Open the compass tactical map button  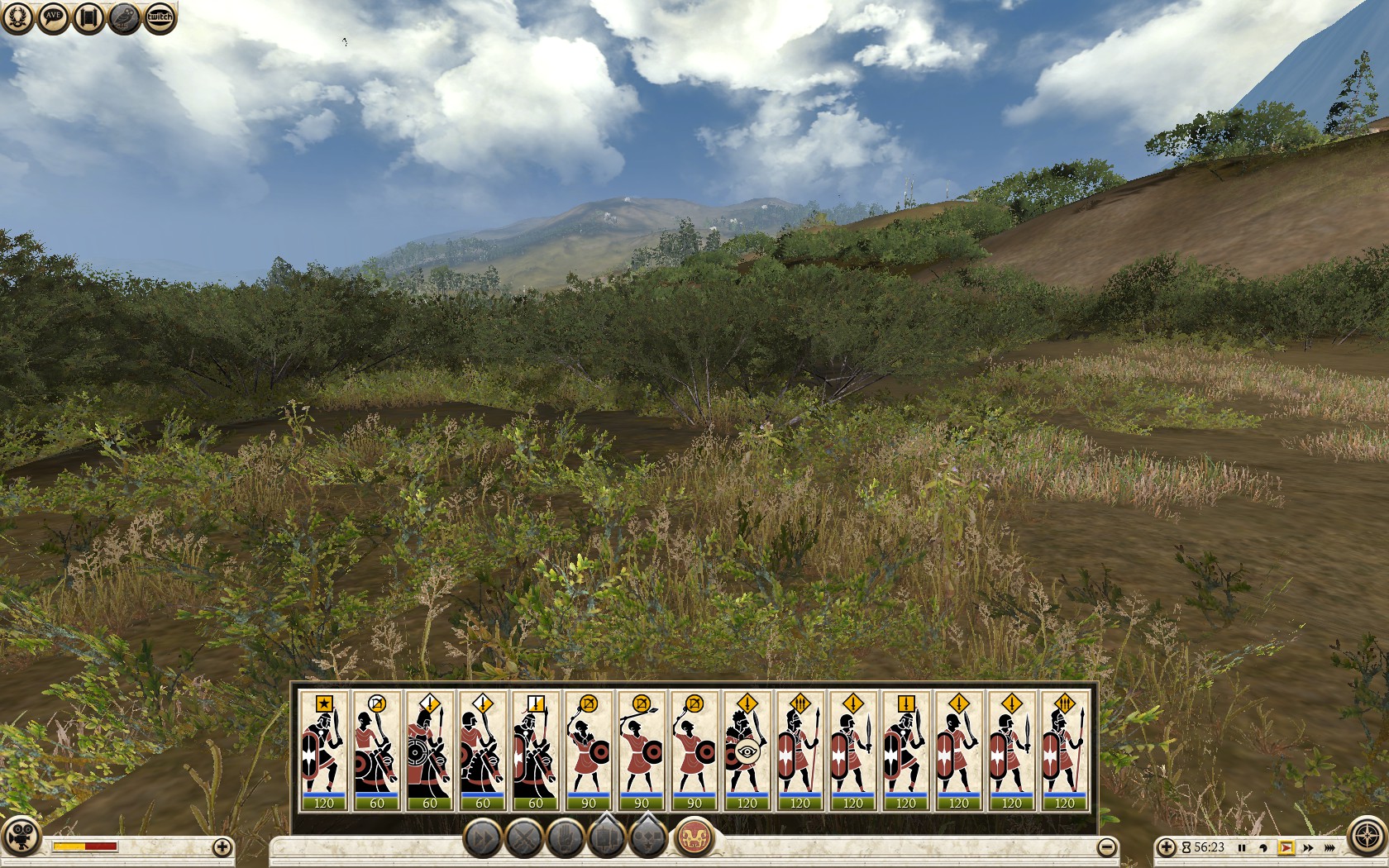pyautogui.click(x=1367, y=836)
